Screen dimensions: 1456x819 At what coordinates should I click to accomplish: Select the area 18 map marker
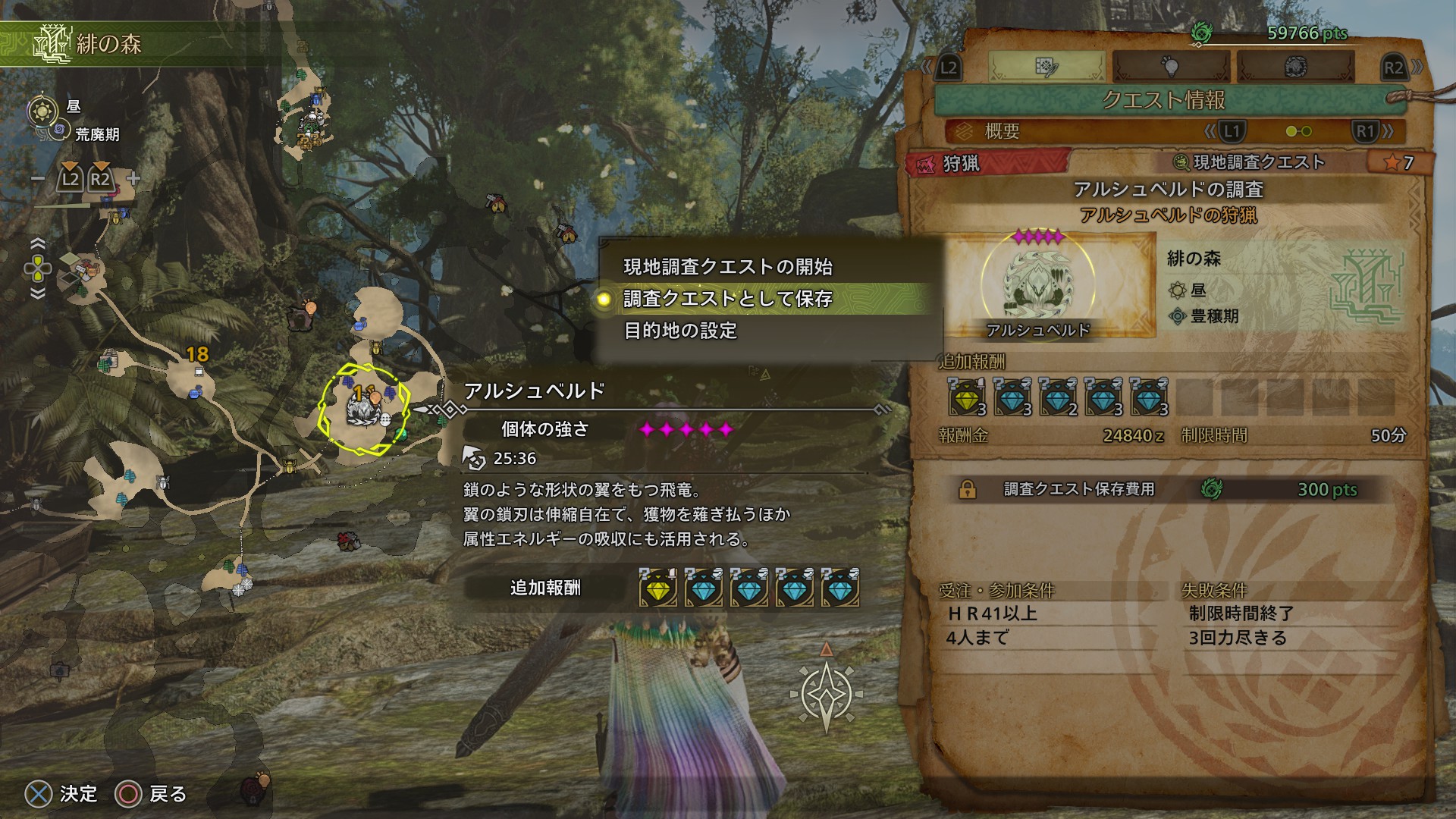coord(196,355)
